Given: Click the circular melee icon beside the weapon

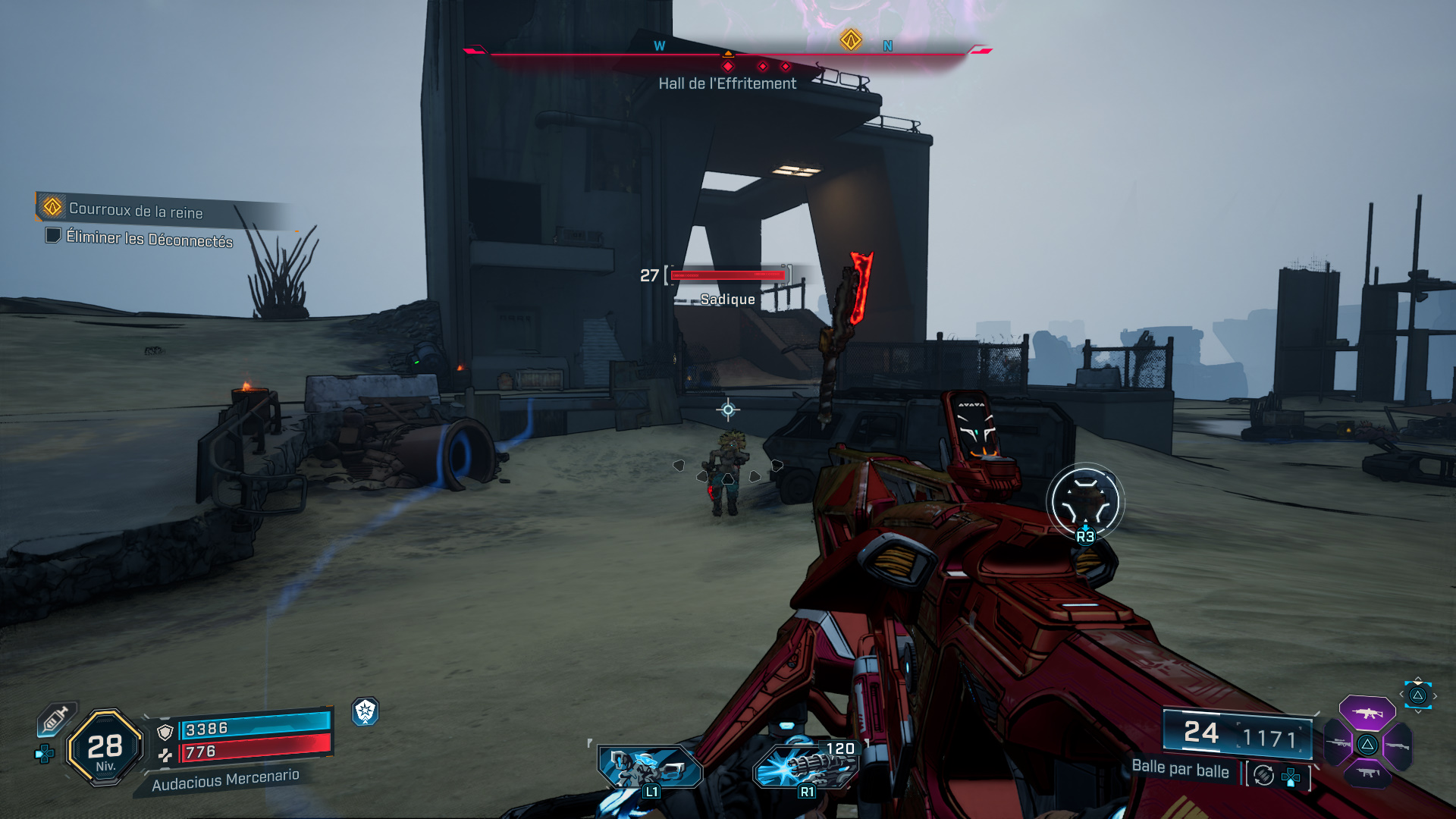Looking at the screenshot, I should [x=1085, y=501].
